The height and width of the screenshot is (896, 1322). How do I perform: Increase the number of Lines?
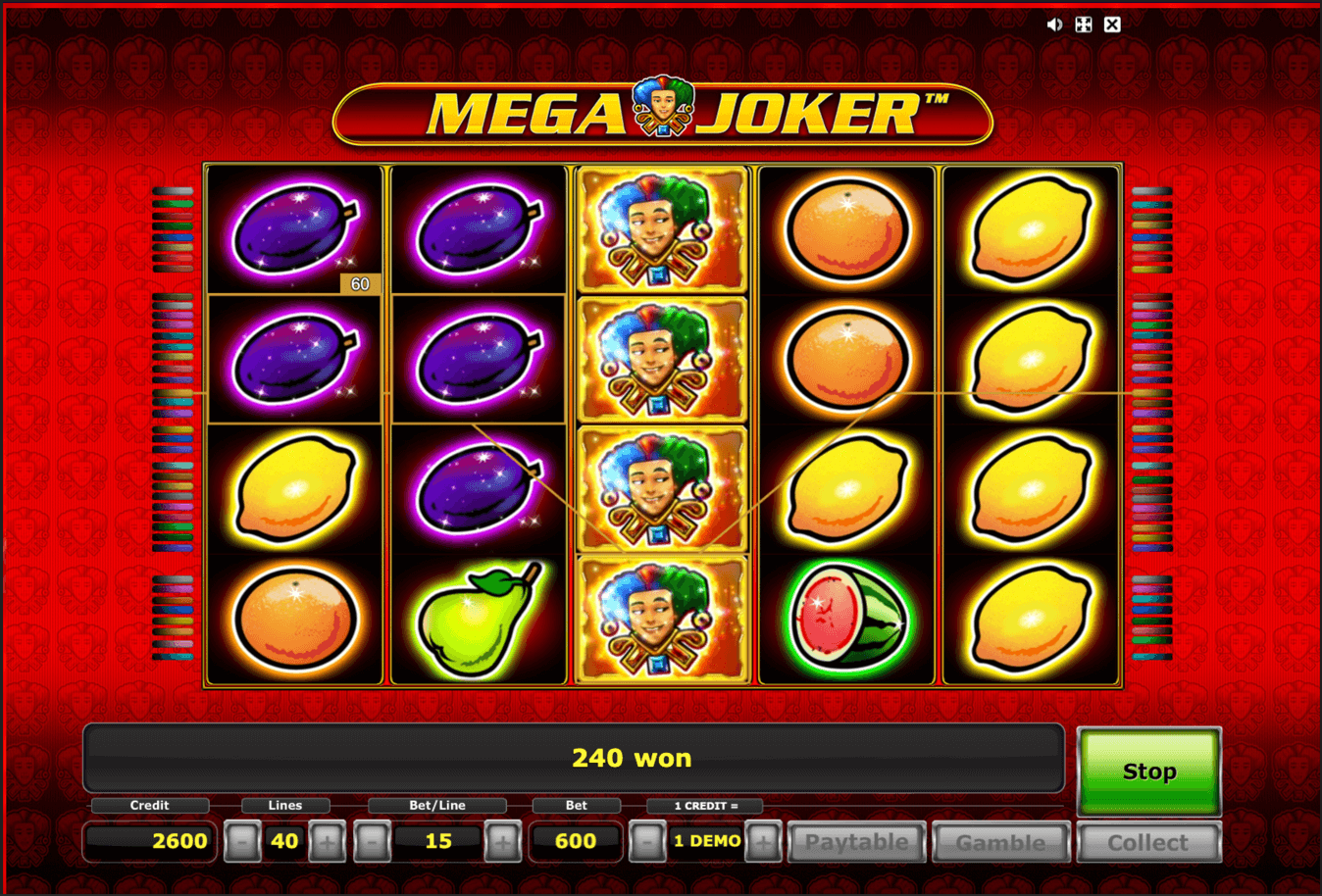tap(328, 842)
